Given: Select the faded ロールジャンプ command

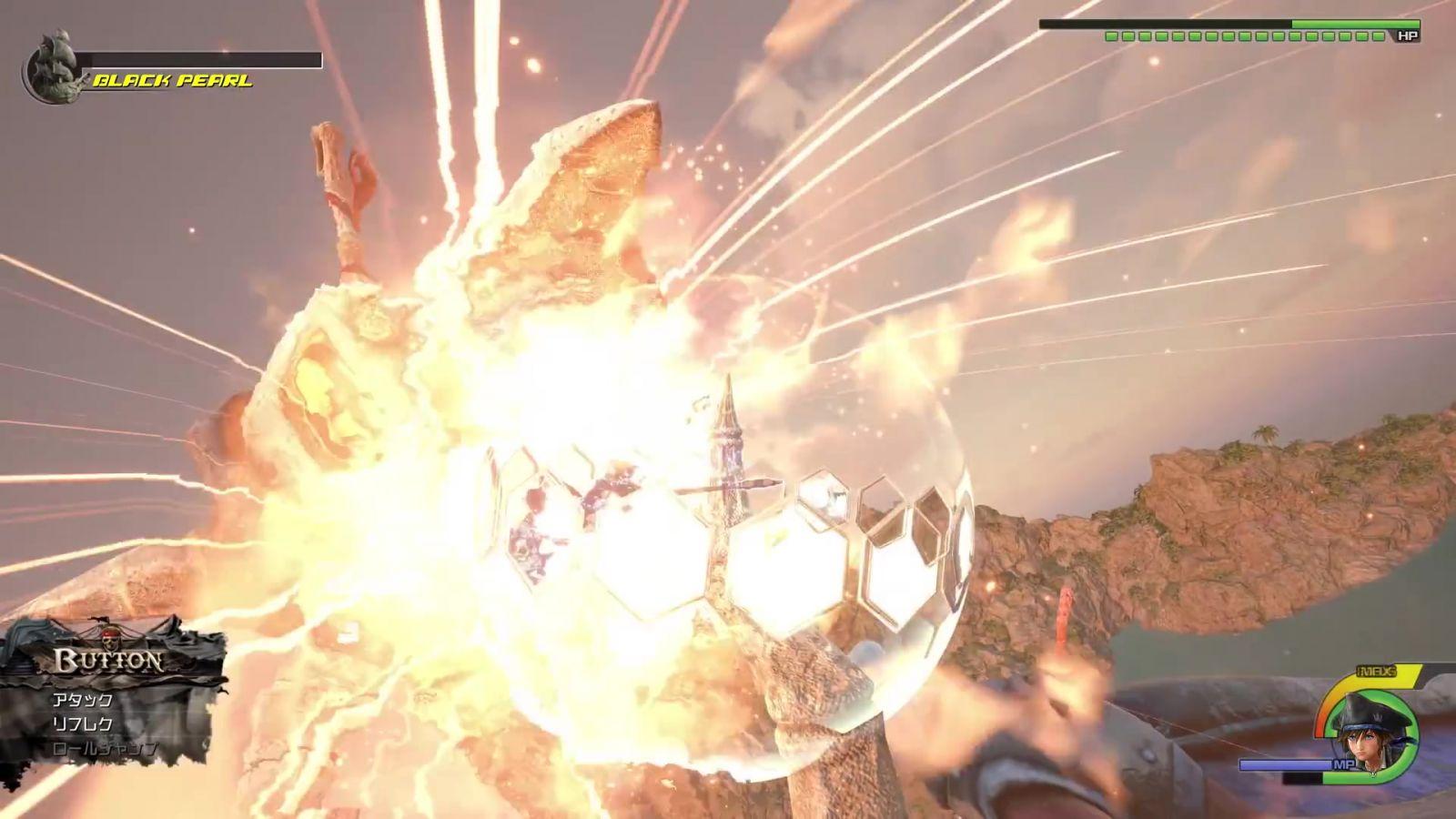Looking at the screenshot, I should pyautogui.click(x=105, y=749).
